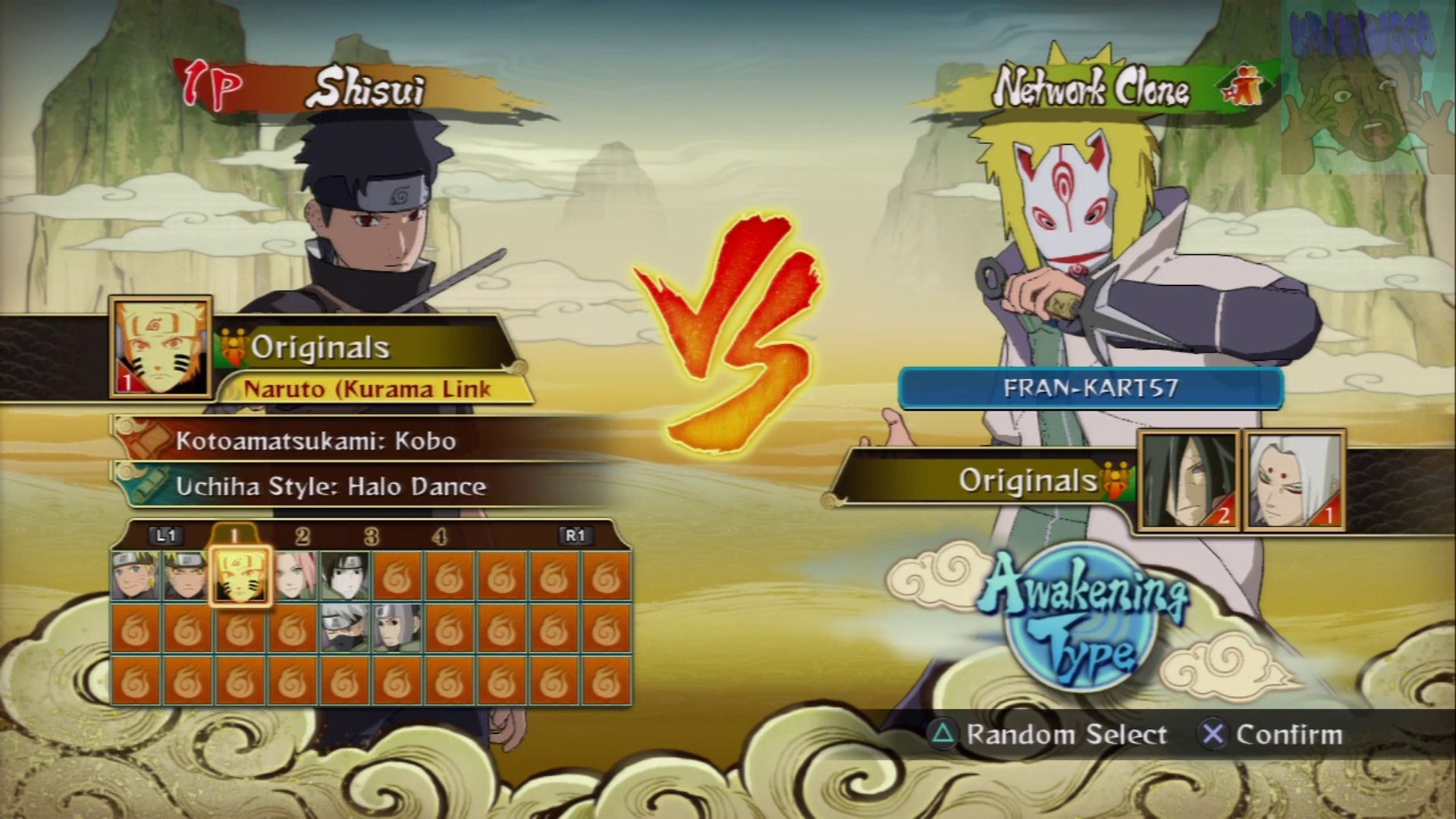This screenshot has height=819, width=1456.
Task: Choose the highlighted golden Naruto portrait
Action: tap(240, 577)
